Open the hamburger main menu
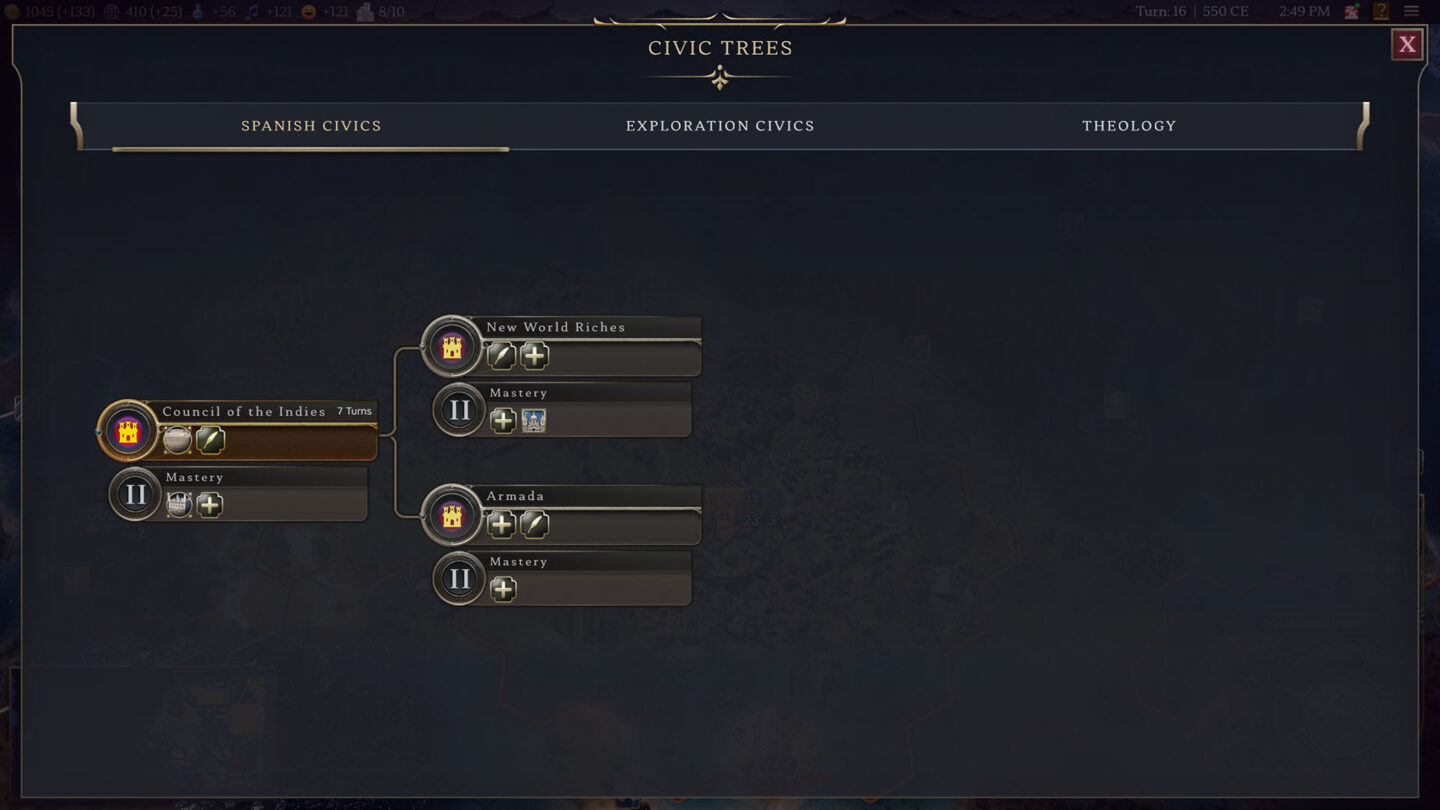This screenshot has height=810, width=1440. click(x=1412, y=12)
